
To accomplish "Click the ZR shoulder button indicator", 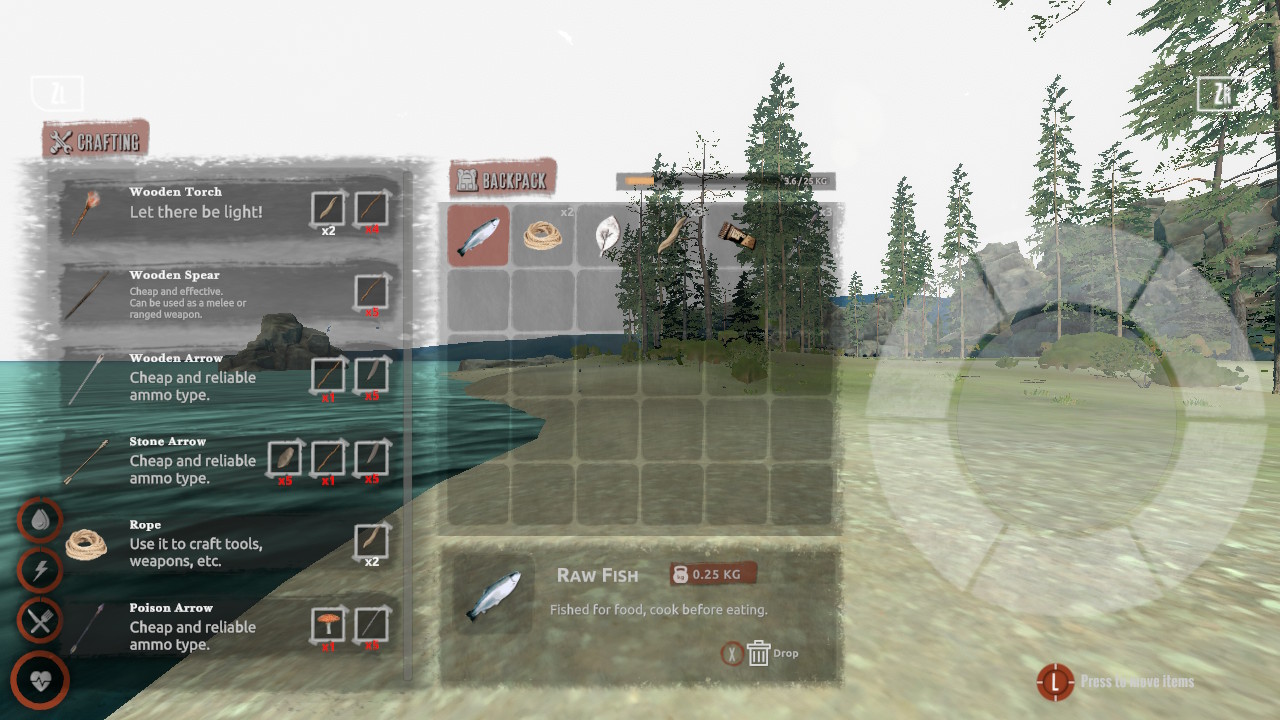I will (x=1220, y=95).
